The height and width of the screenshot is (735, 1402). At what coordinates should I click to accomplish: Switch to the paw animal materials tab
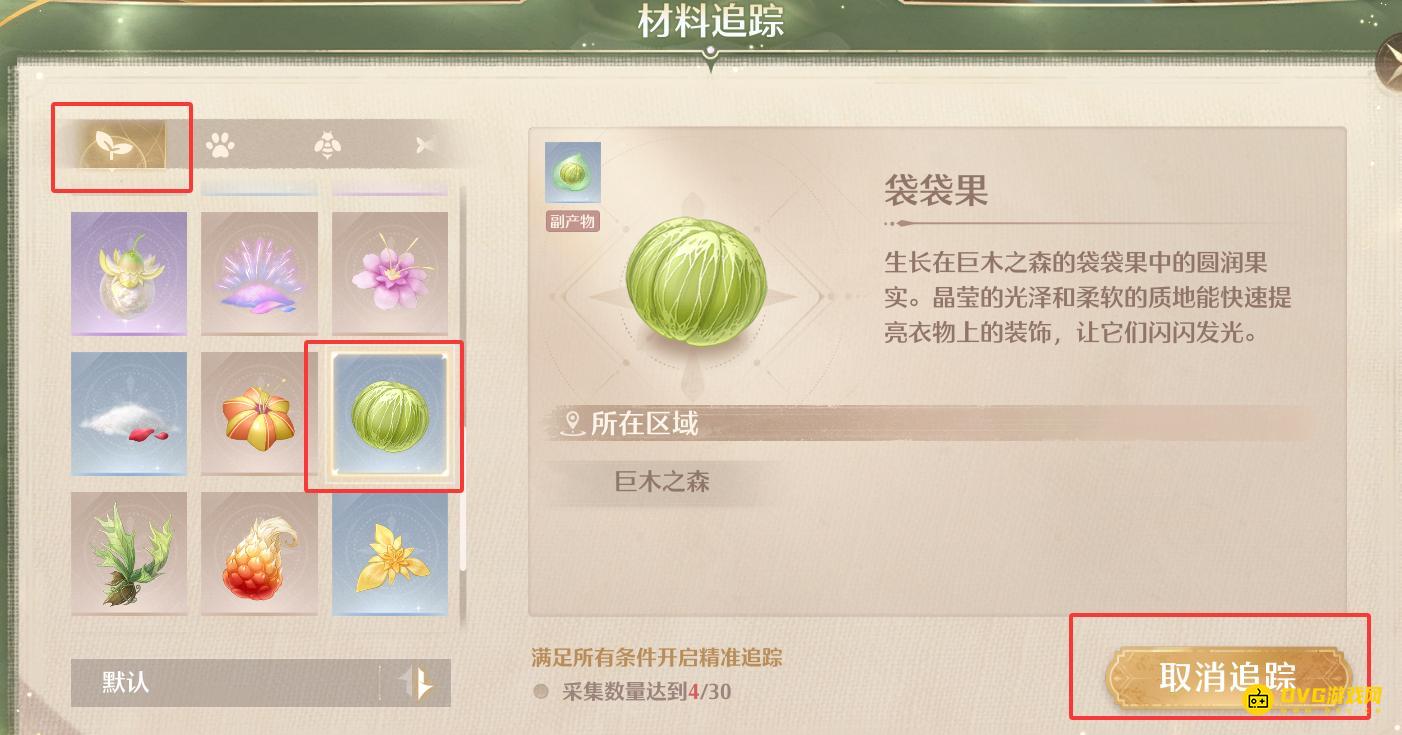pos(220,145)
